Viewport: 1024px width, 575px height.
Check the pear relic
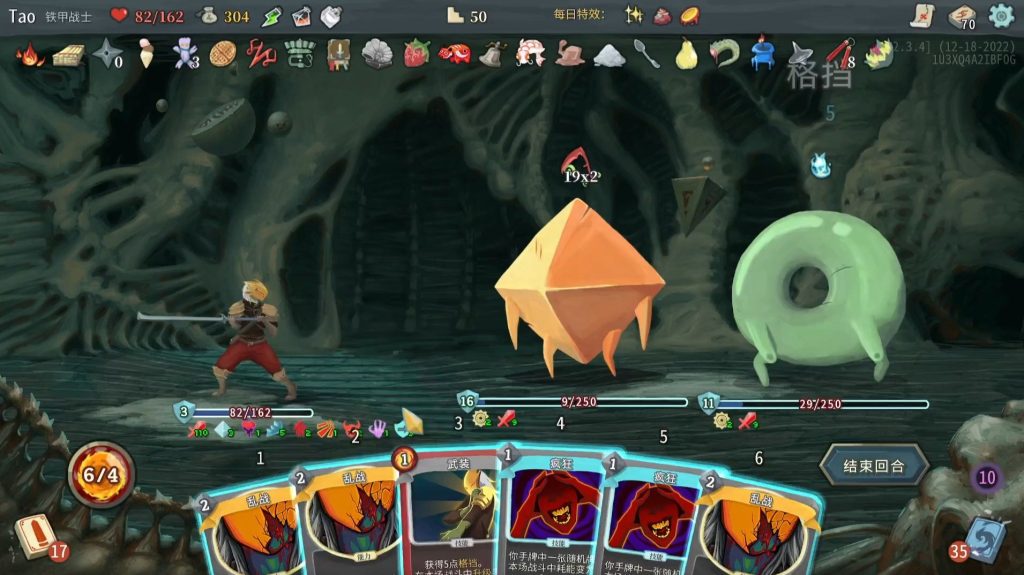tap(685, 54)
